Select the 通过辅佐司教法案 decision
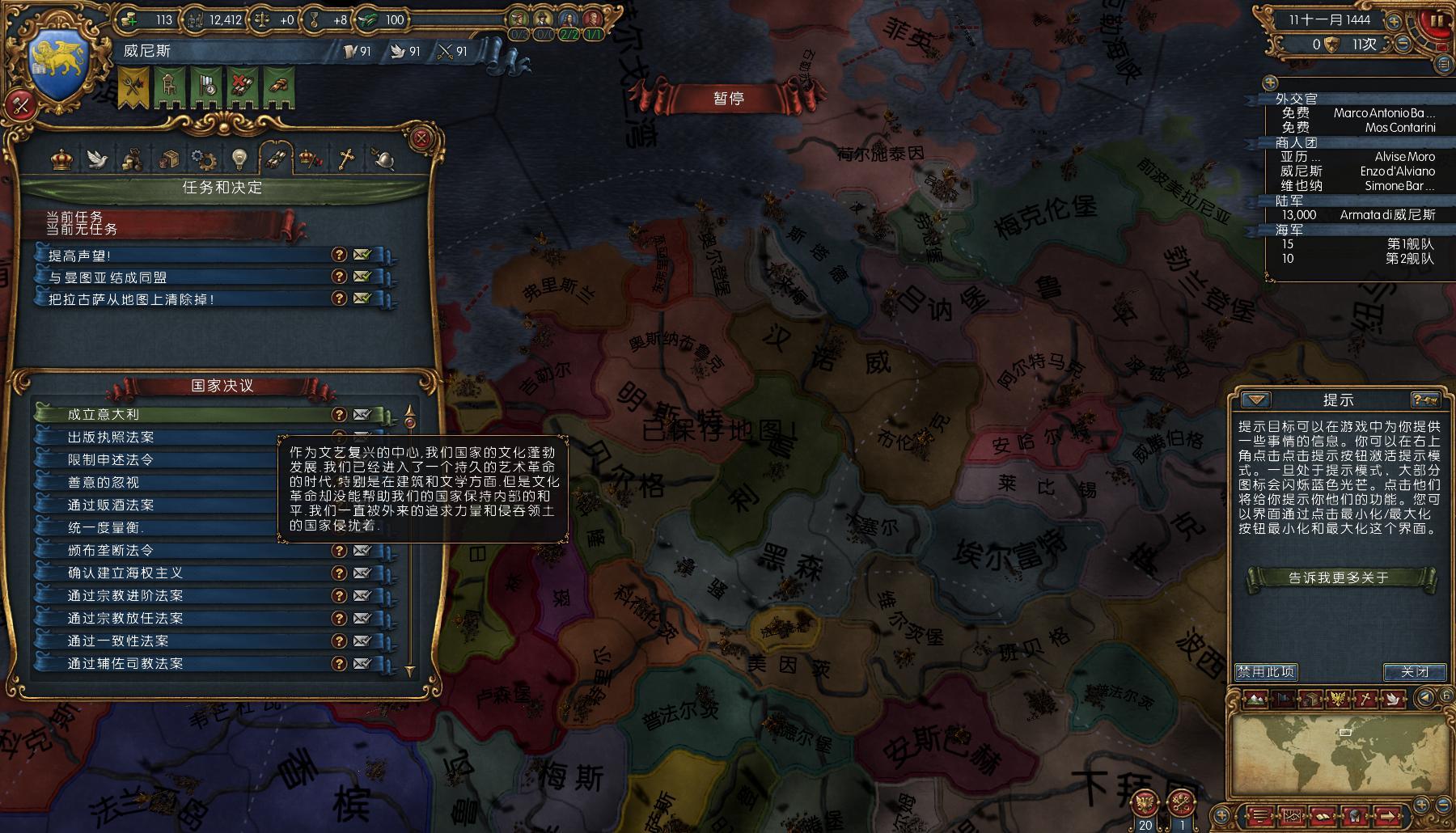Image resolution: width=1456 pixels, height=833 pixels. pyautogui.click(x=186, y=663)
